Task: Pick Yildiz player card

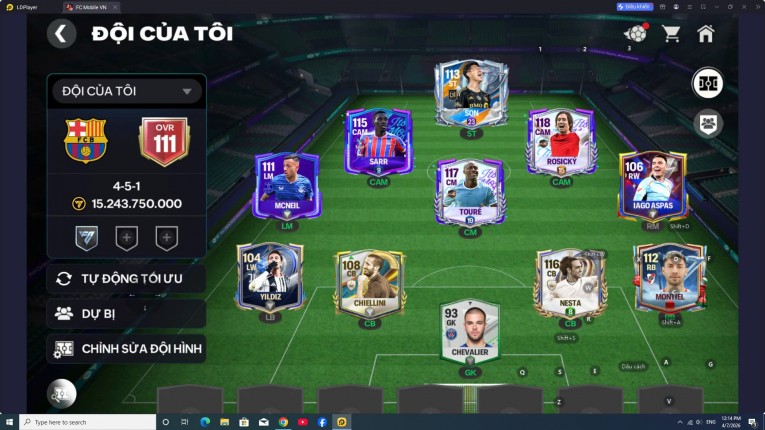Action: click(x=270, y=277)
